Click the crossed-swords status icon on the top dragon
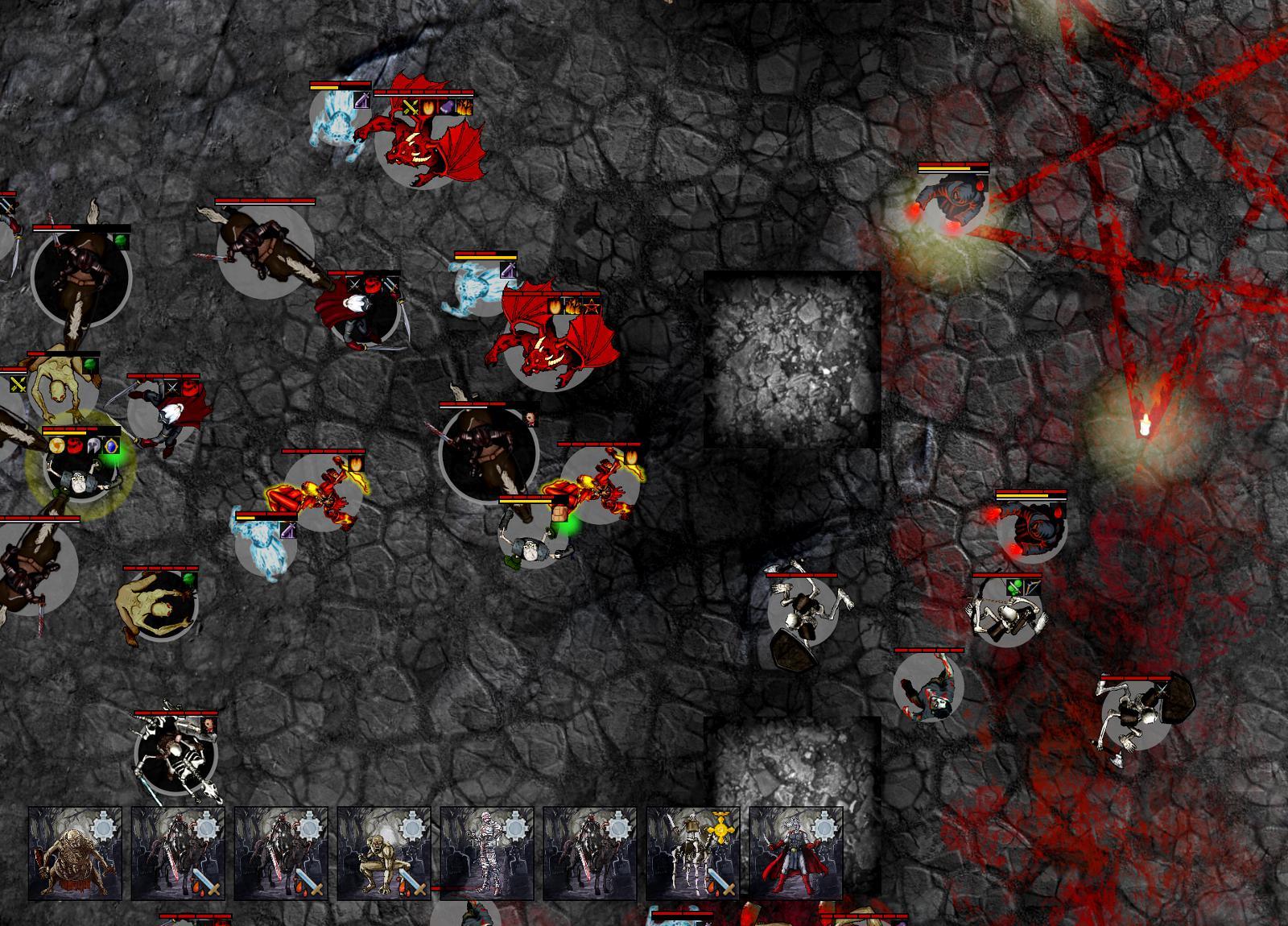 coord(411,108)
